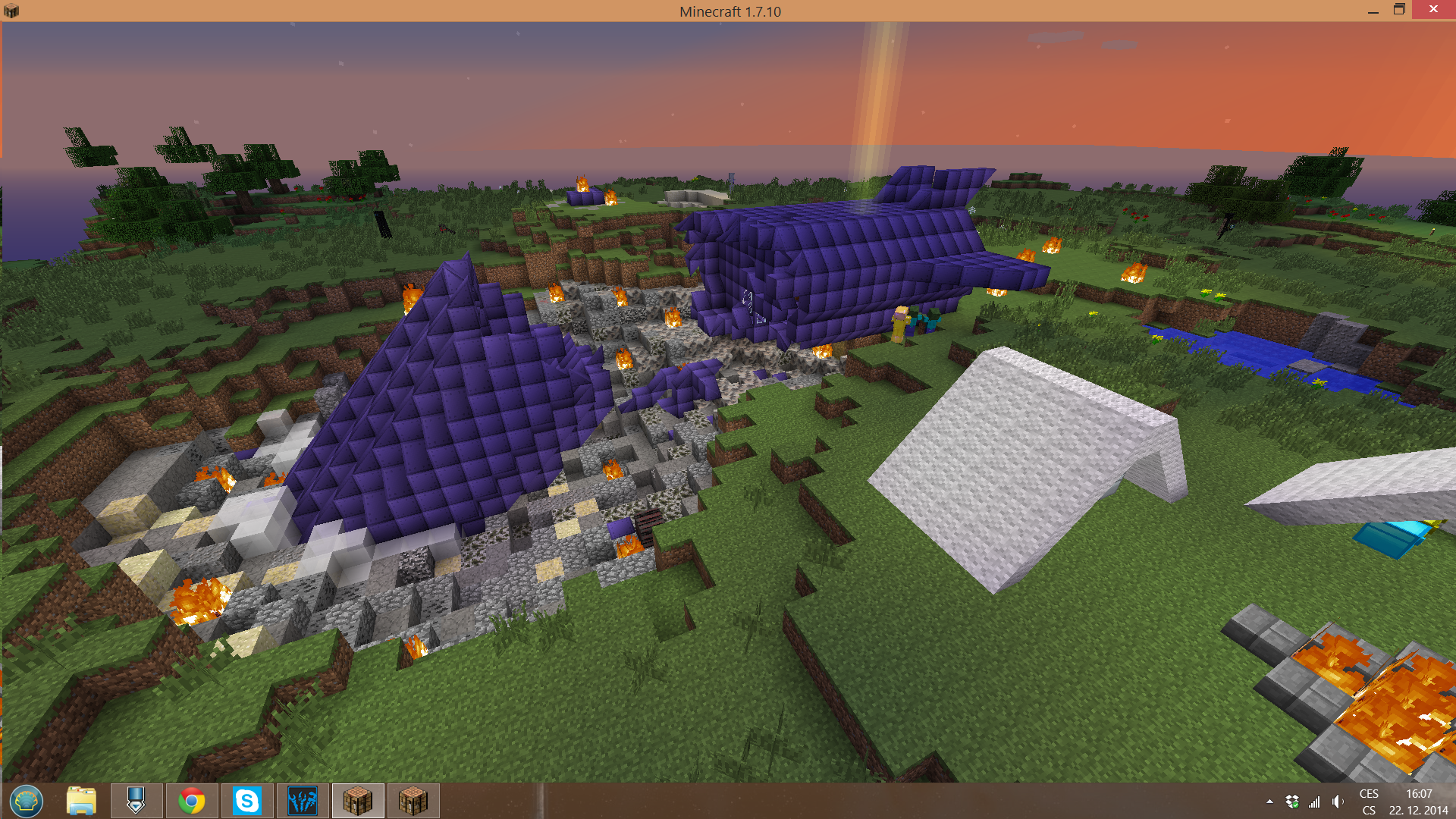The width and height of the screenshot is (1456, 819).
Task: Expand hidden icons with the tray up arrow
Action: [x=1269, y=800]
